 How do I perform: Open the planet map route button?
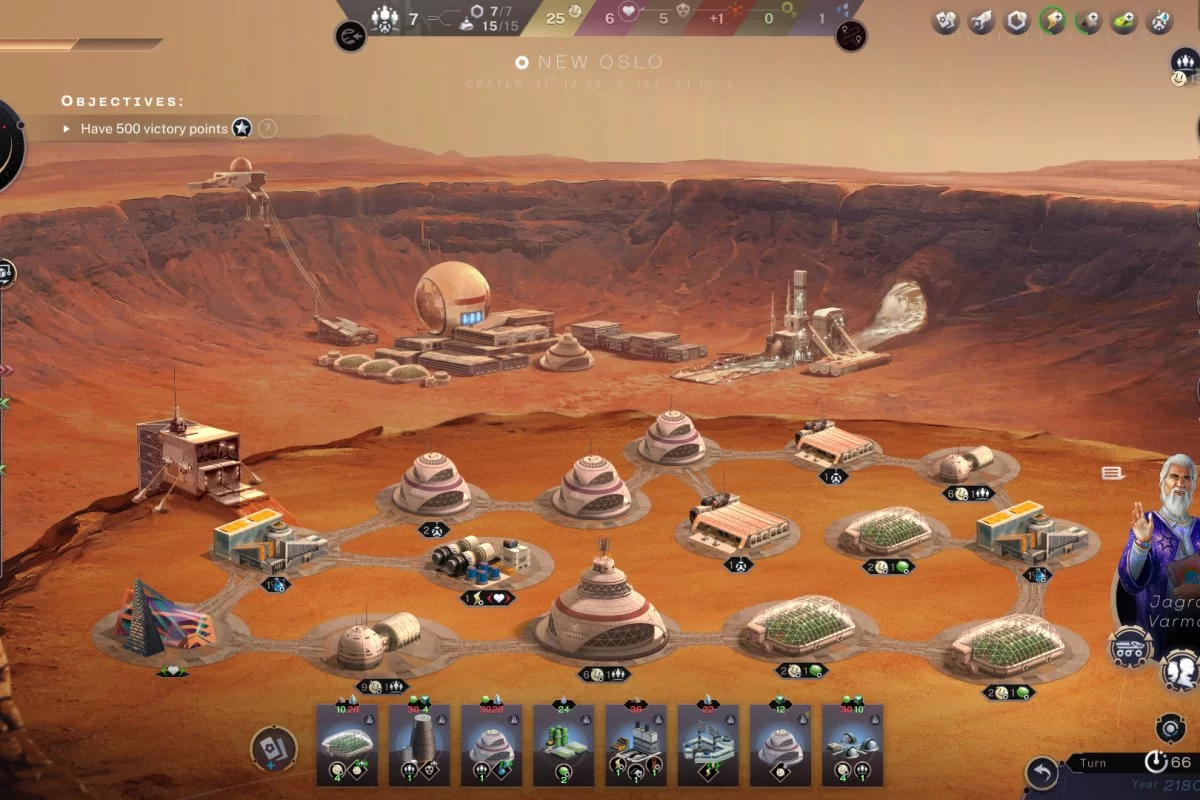[850, 36]
